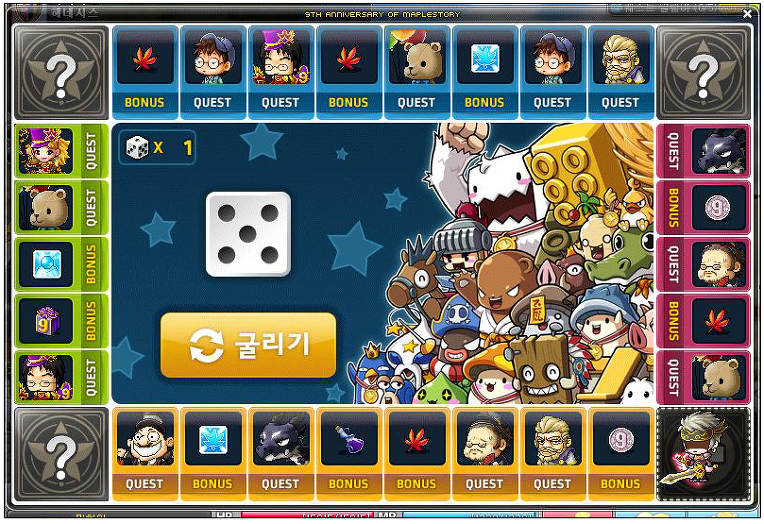Click the blue-bordered snowflake bonus tile
This screenshot has width=764, height=524.
tap(484, 67)
